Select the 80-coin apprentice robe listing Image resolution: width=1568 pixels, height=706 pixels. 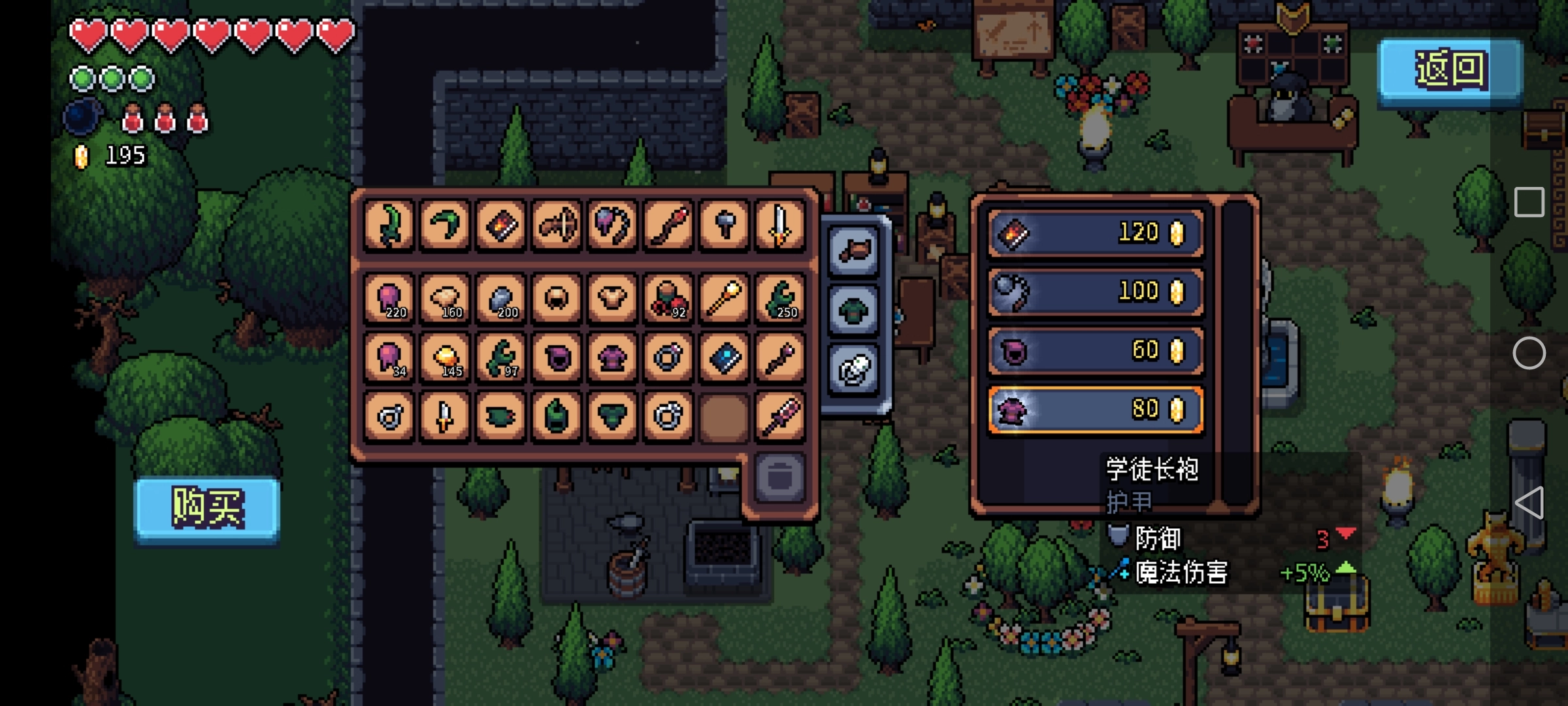coord(1096,410)
